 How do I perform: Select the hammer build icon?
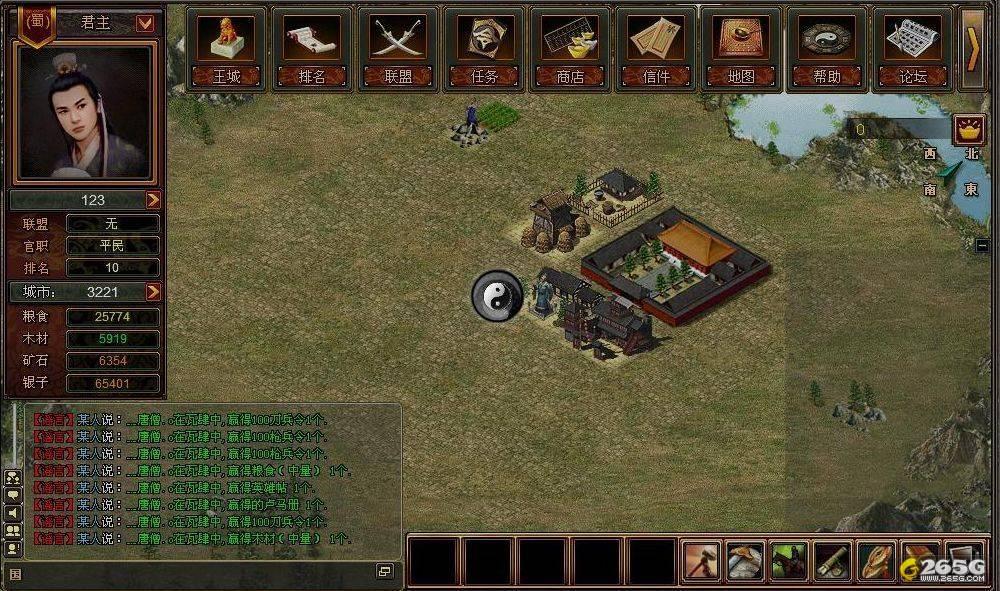coord(702,561)
